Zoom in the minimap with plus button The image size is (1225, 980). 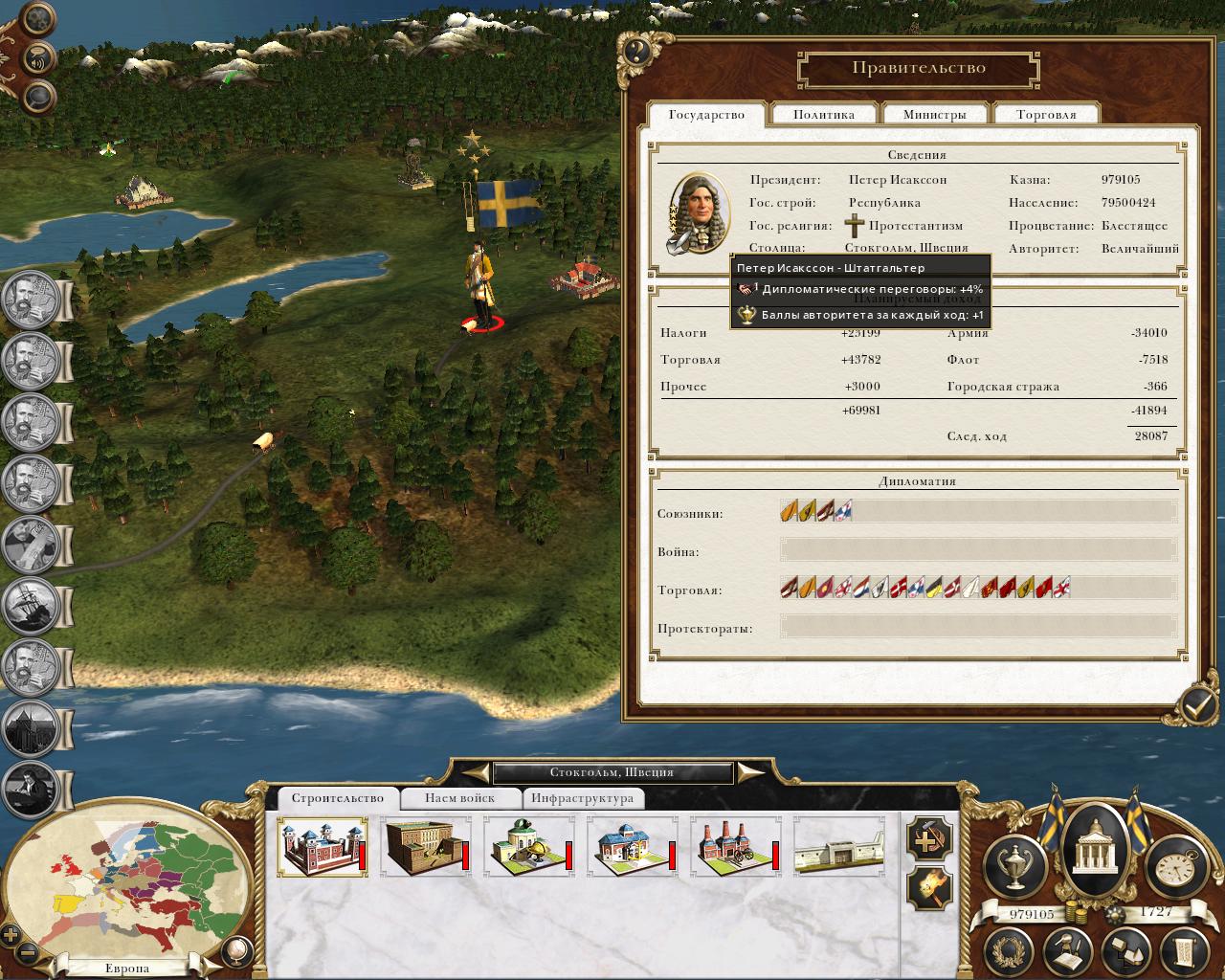coord(11,934)
